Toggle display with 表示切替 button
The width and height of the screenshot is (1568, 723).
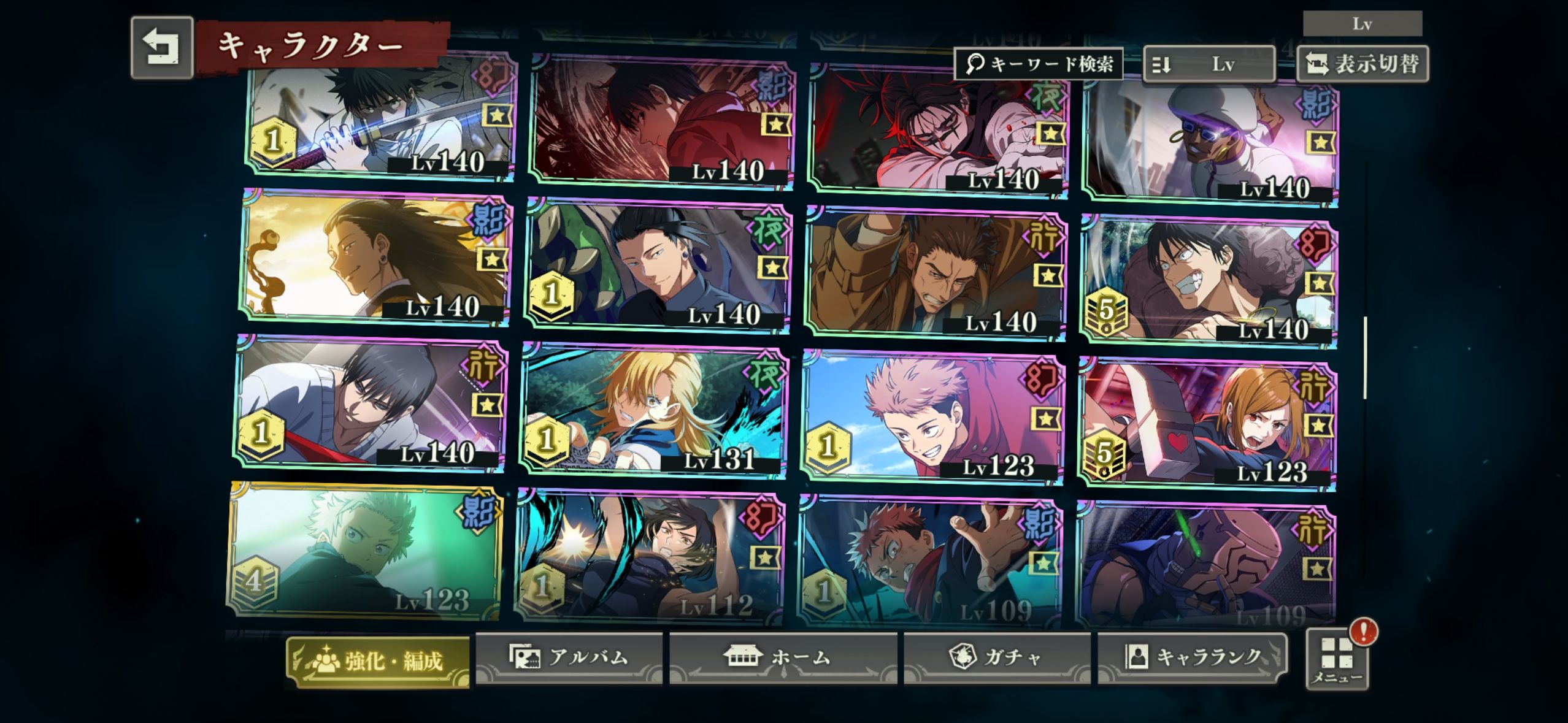tap(1362, 64)
